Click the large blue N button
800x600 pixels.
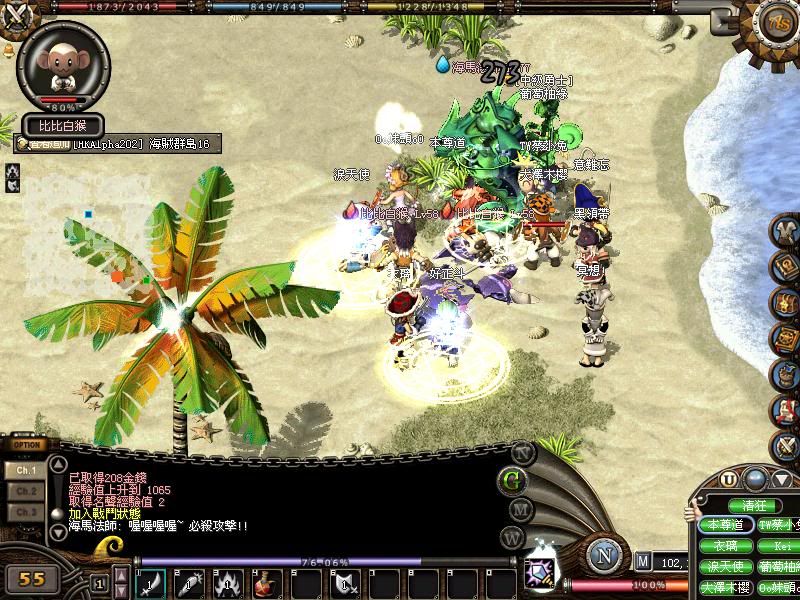pyautogui.click(x=603, y=554)
